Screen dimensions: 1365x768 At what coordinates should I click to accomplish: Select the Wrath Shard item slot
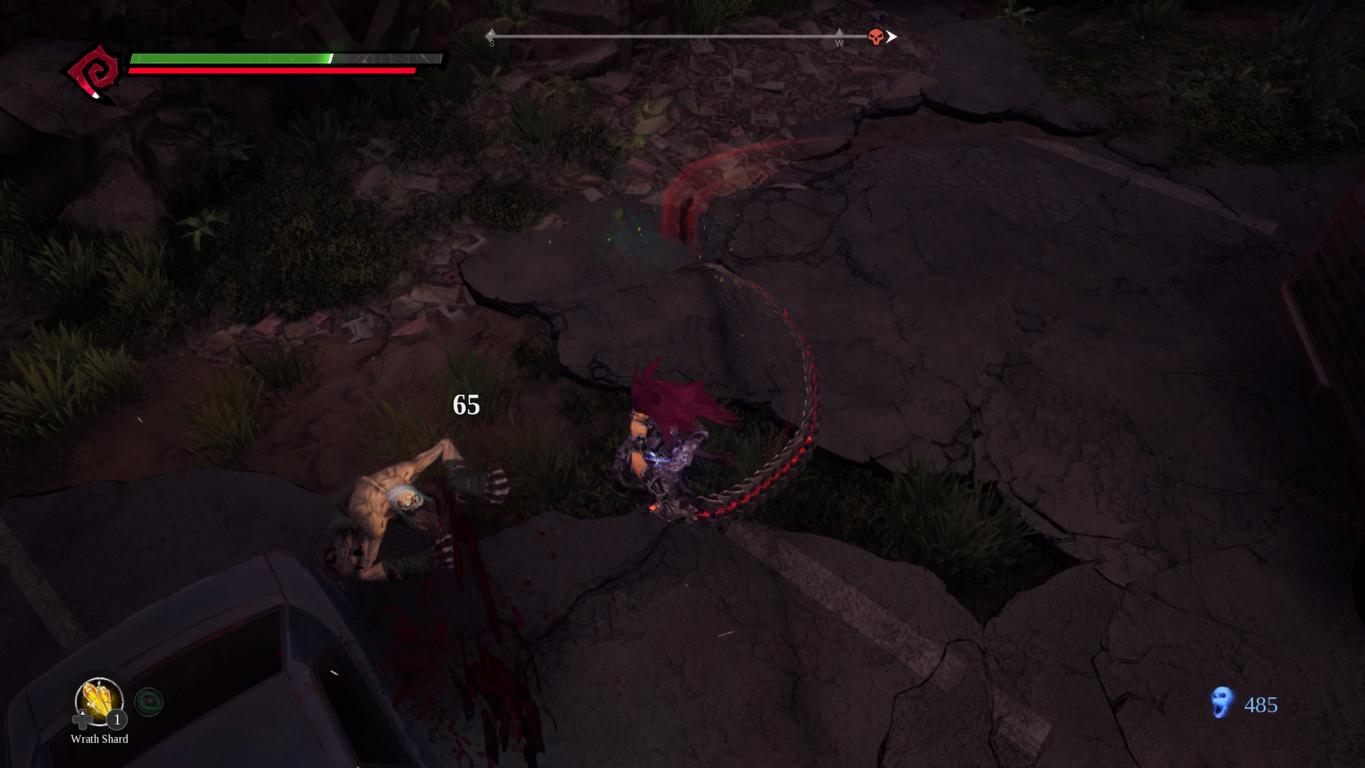(99, 702)
